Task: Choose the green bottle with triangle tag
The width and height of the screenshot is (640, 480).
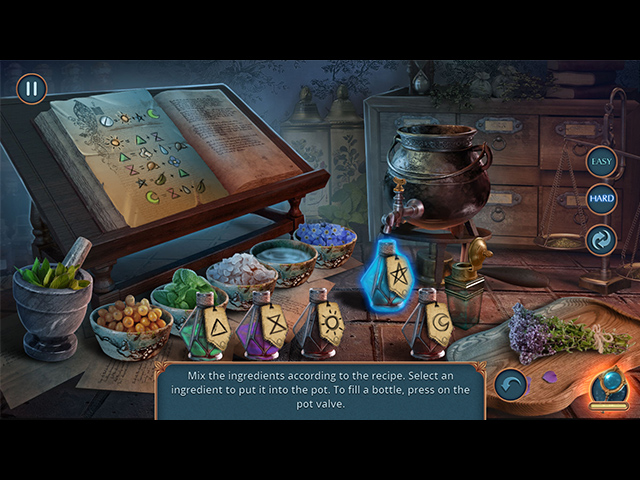Action: pyautogui.click(x=207, y=326)
